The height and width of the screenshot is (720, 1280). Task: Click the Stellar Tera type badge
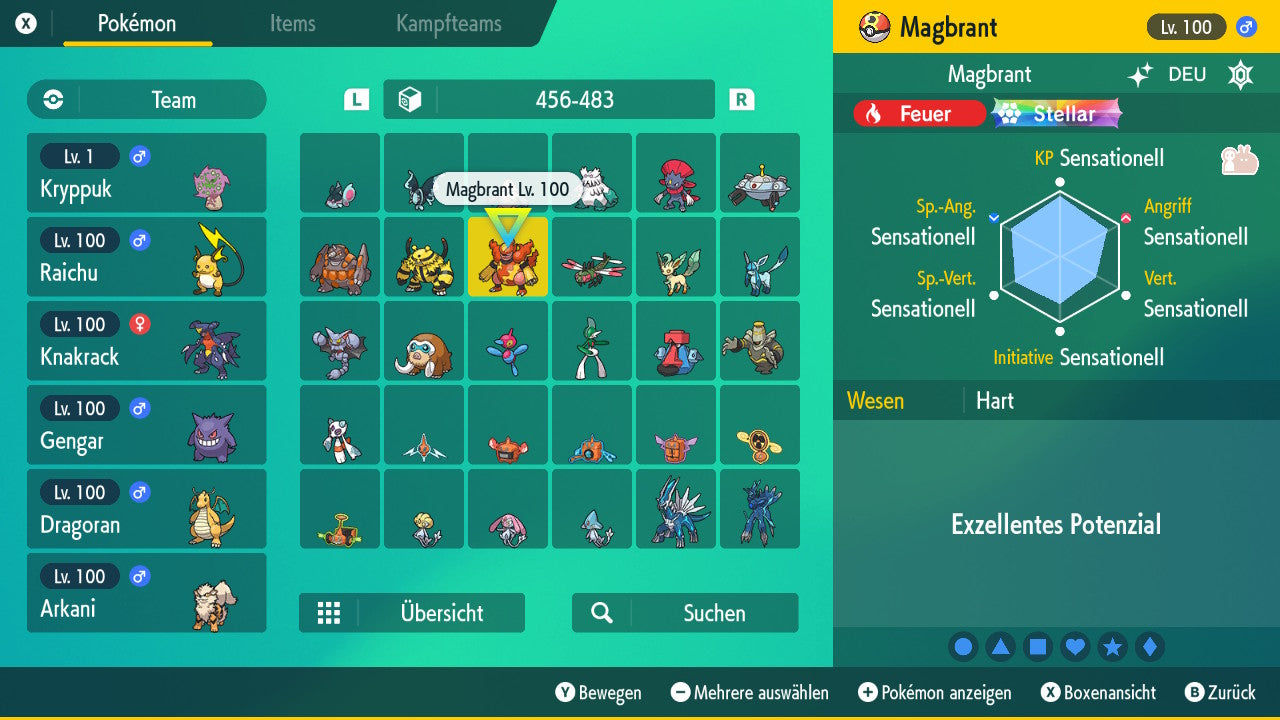point(1055,113)
